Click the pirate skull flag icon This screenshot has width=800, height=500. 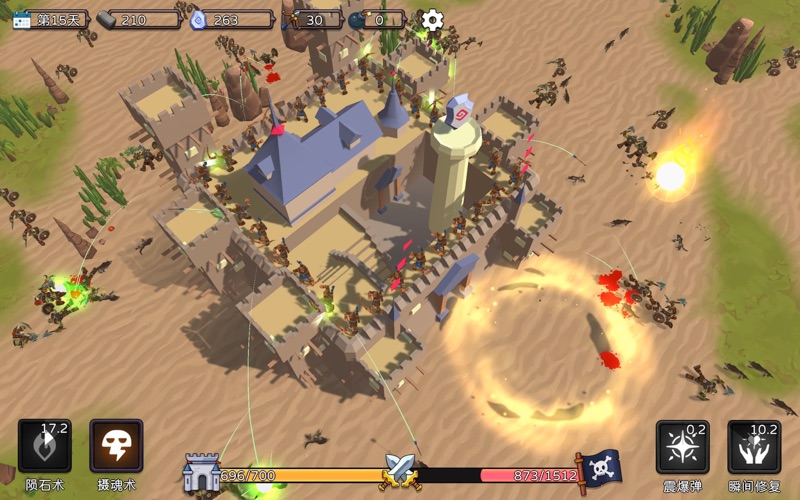click(600, 468)
